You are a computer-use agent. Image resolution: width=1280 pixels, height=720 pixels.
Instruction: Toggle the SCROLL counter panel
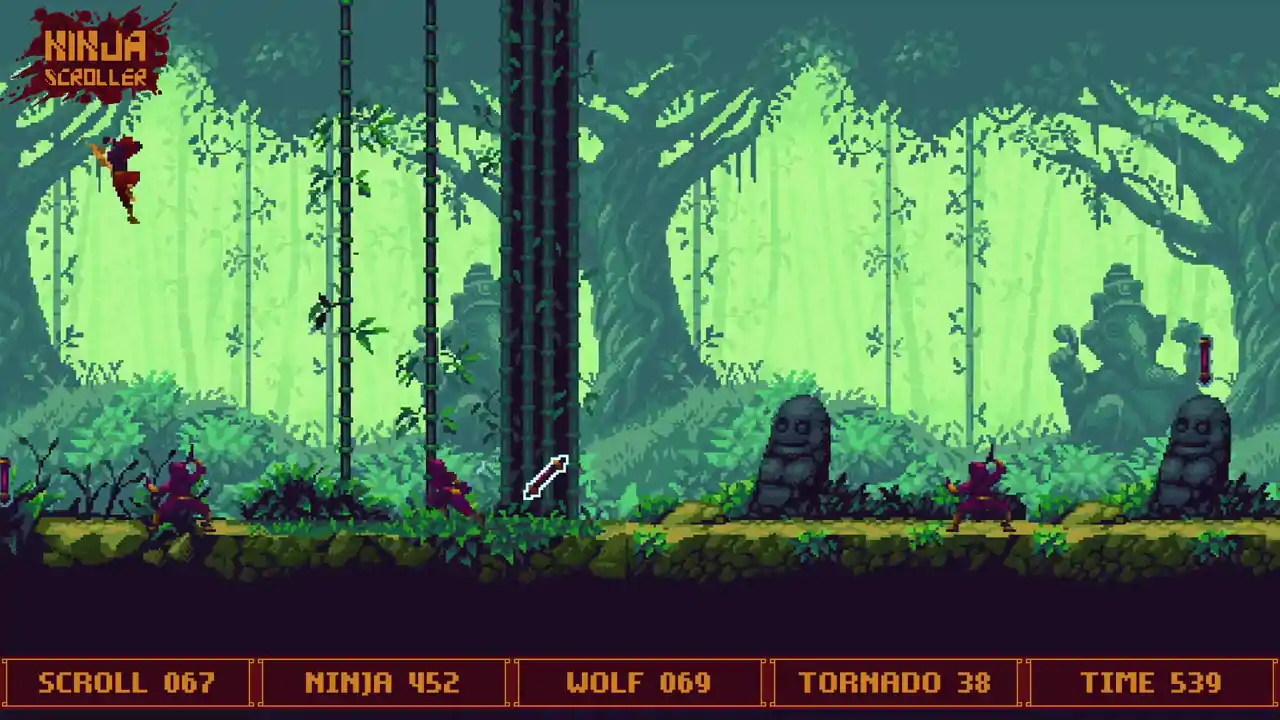127,683
